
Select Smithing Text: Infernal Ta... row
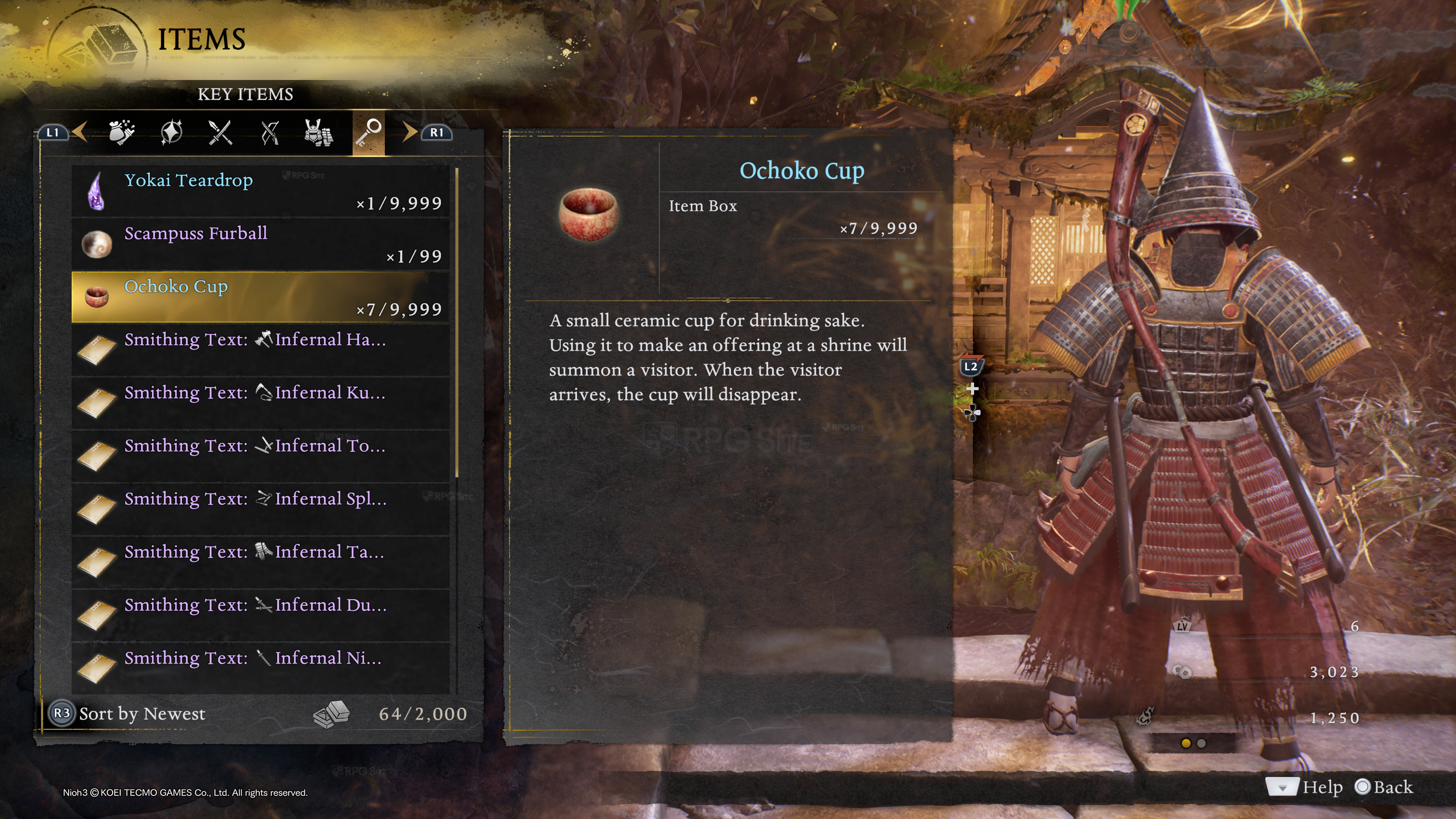(x=260, y=562)
